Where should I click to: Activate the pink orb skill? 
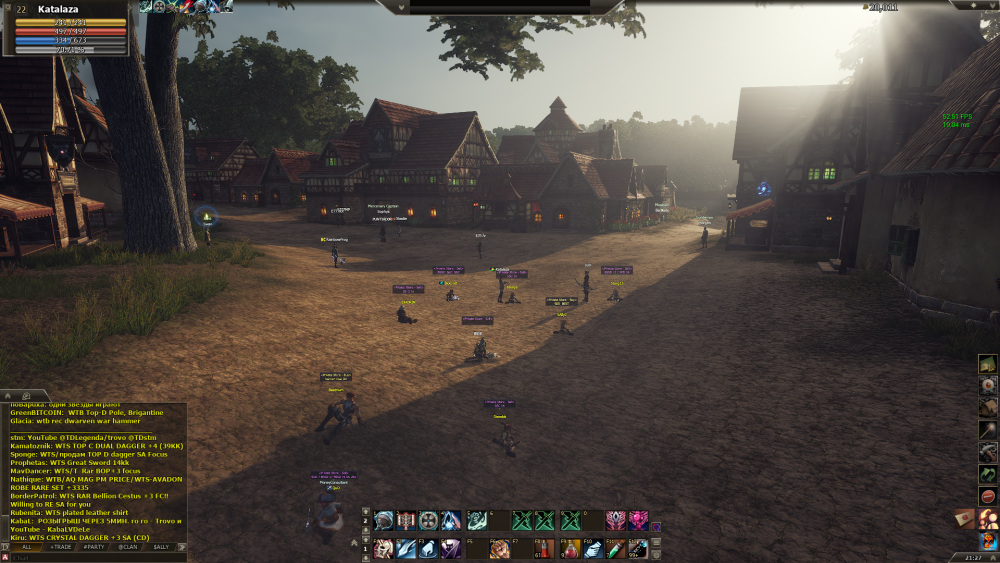click(638, 520)
